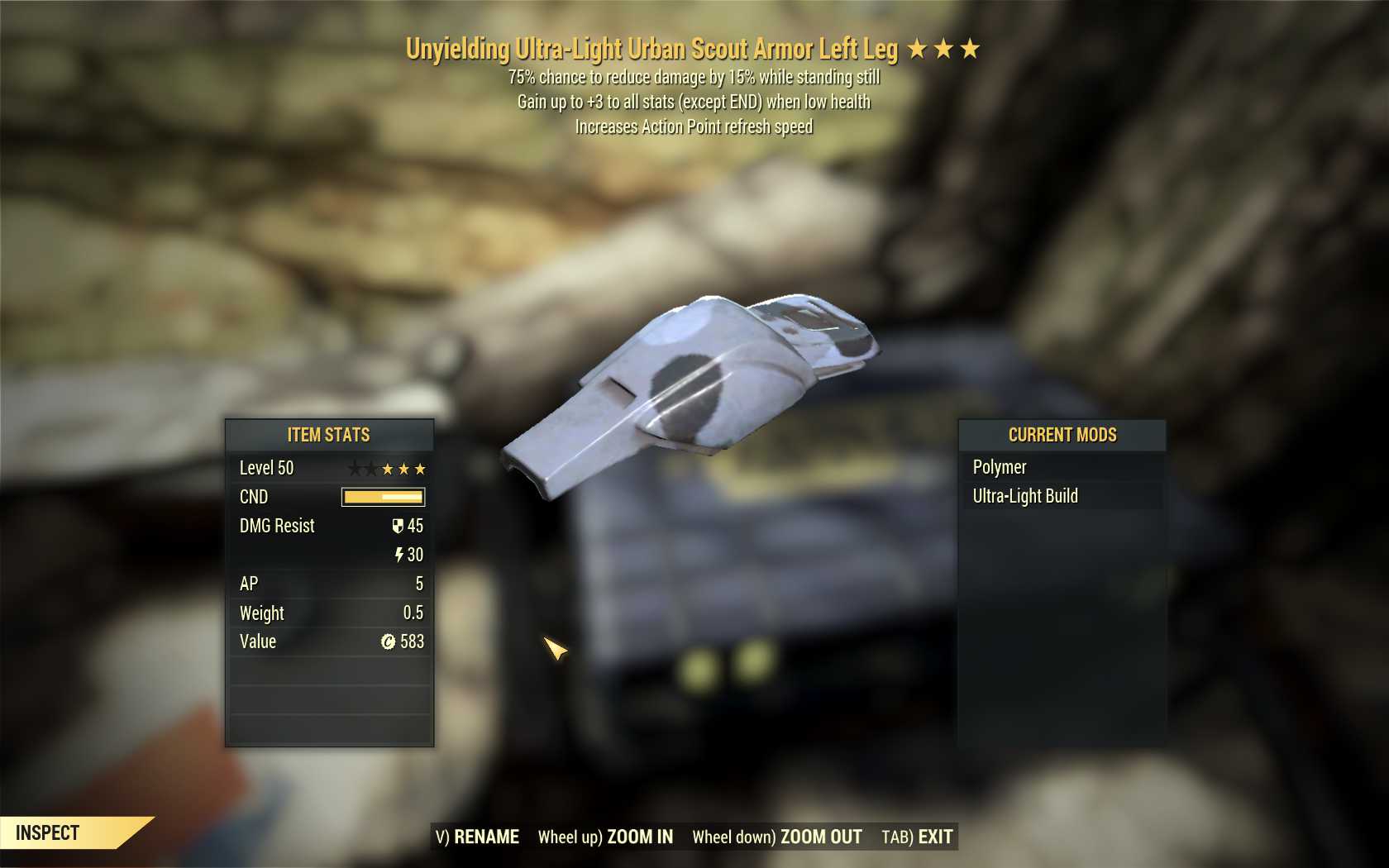Select the ZOOM OUT control
The image size is (1389, 868).
(x=776, y=837)
